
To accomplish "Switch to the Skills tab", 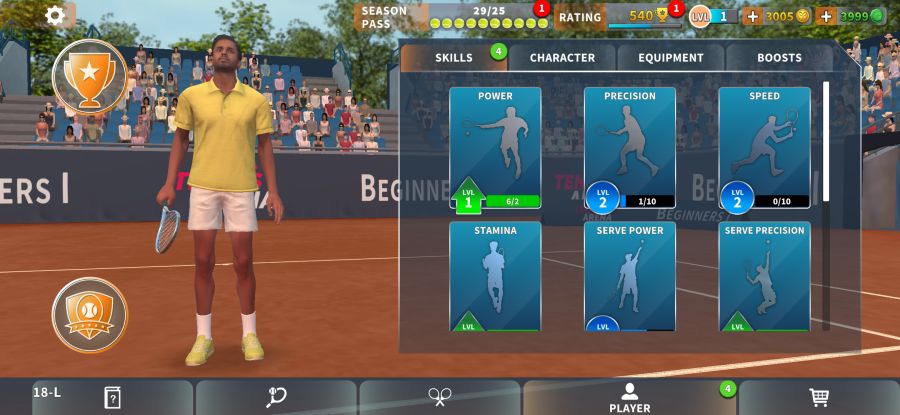I will [454, 58].
